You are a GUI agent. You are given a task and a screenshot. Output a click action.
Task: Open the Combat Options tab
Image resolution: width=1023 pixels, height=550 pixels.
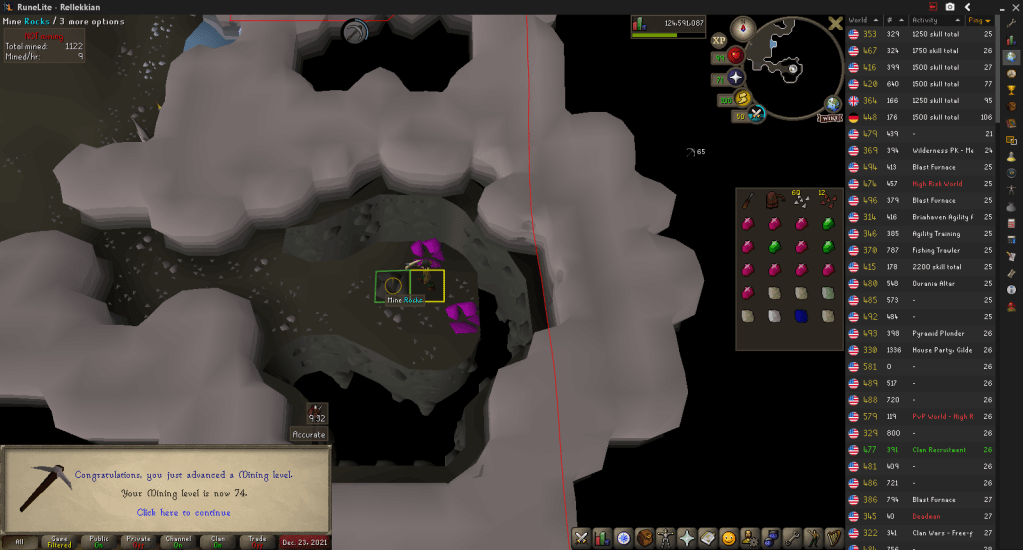click(x=580, y=538)
